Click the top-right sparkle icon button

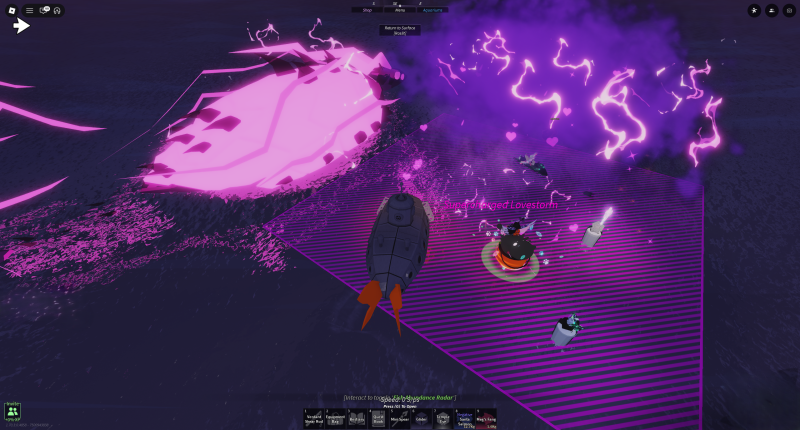coord(754,10)
